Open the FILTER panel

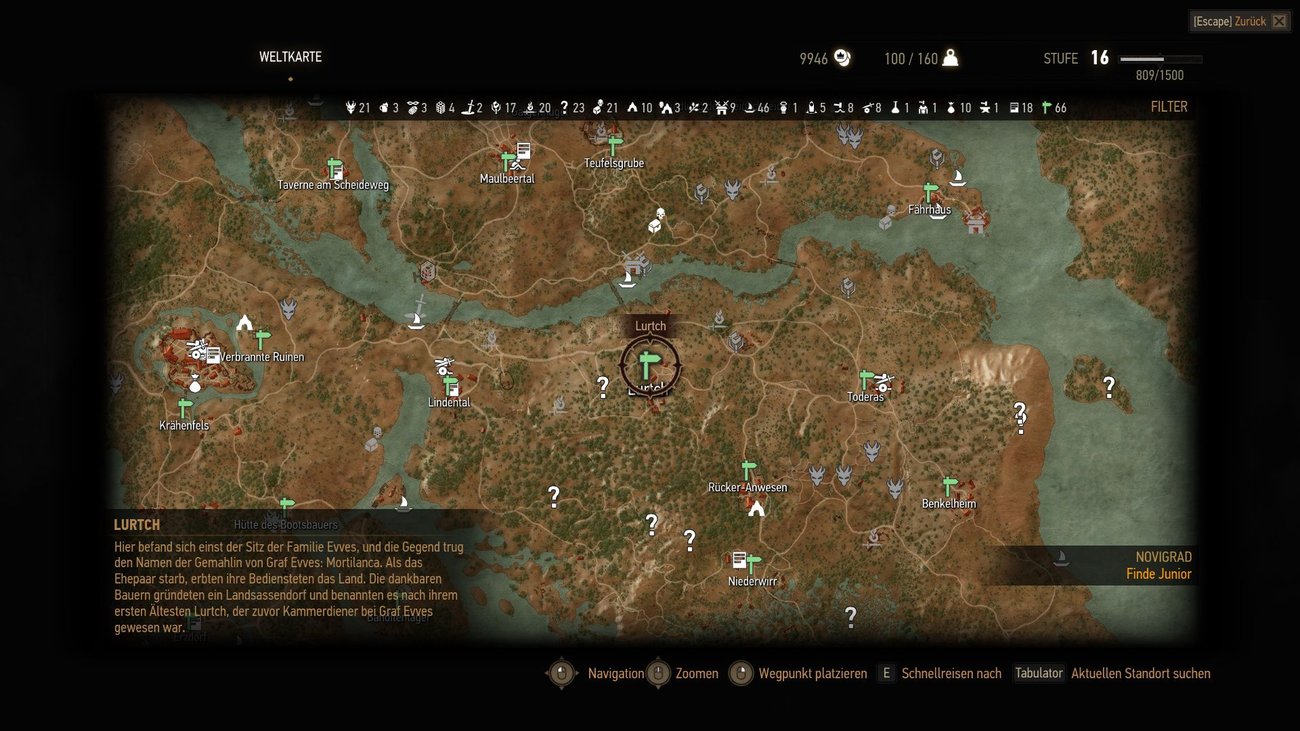(1168, 106)
